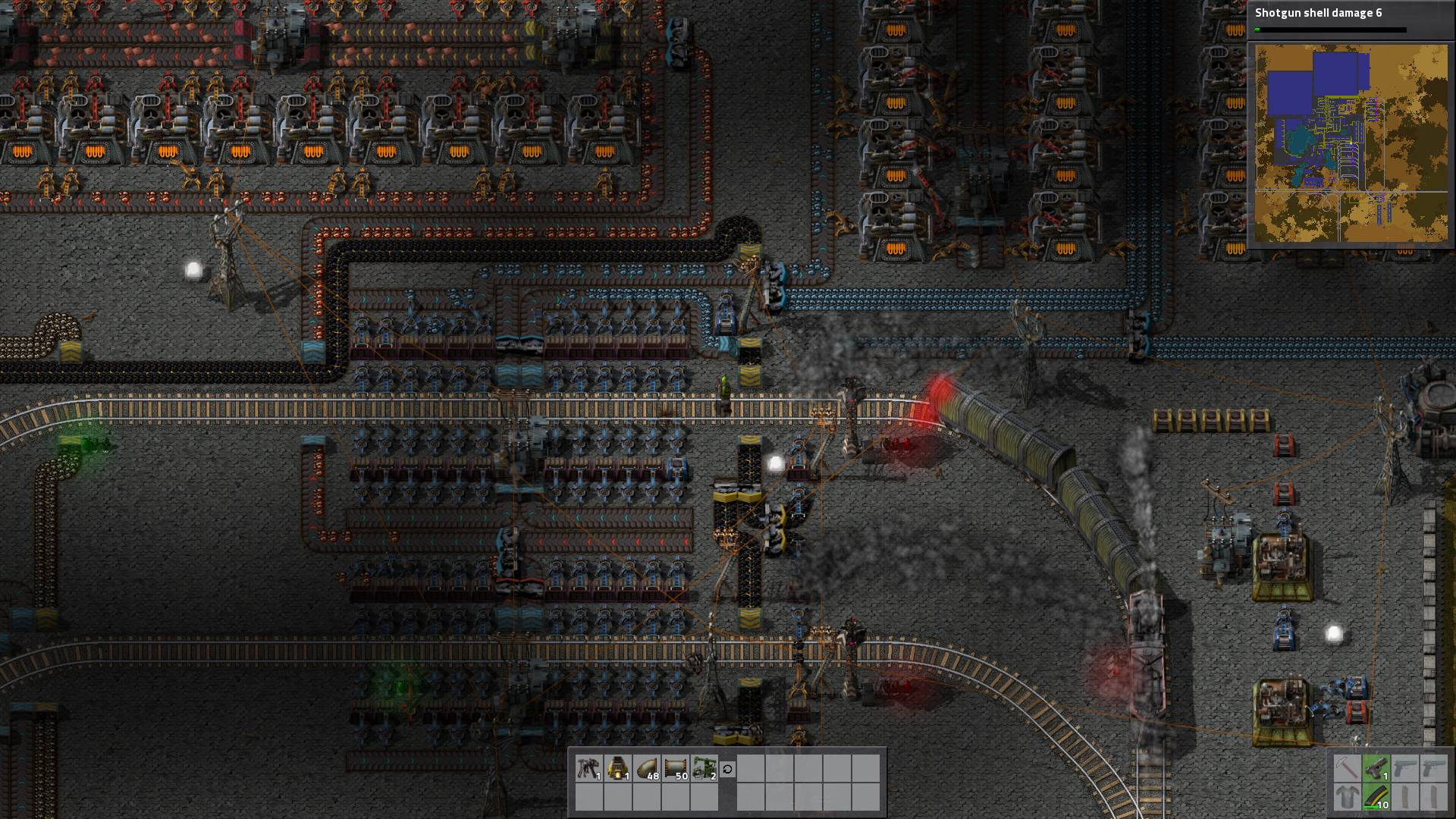1456x819 pixels.
Task: Choose the yellow furnace hotbar slot
Action: coord(619,768)
